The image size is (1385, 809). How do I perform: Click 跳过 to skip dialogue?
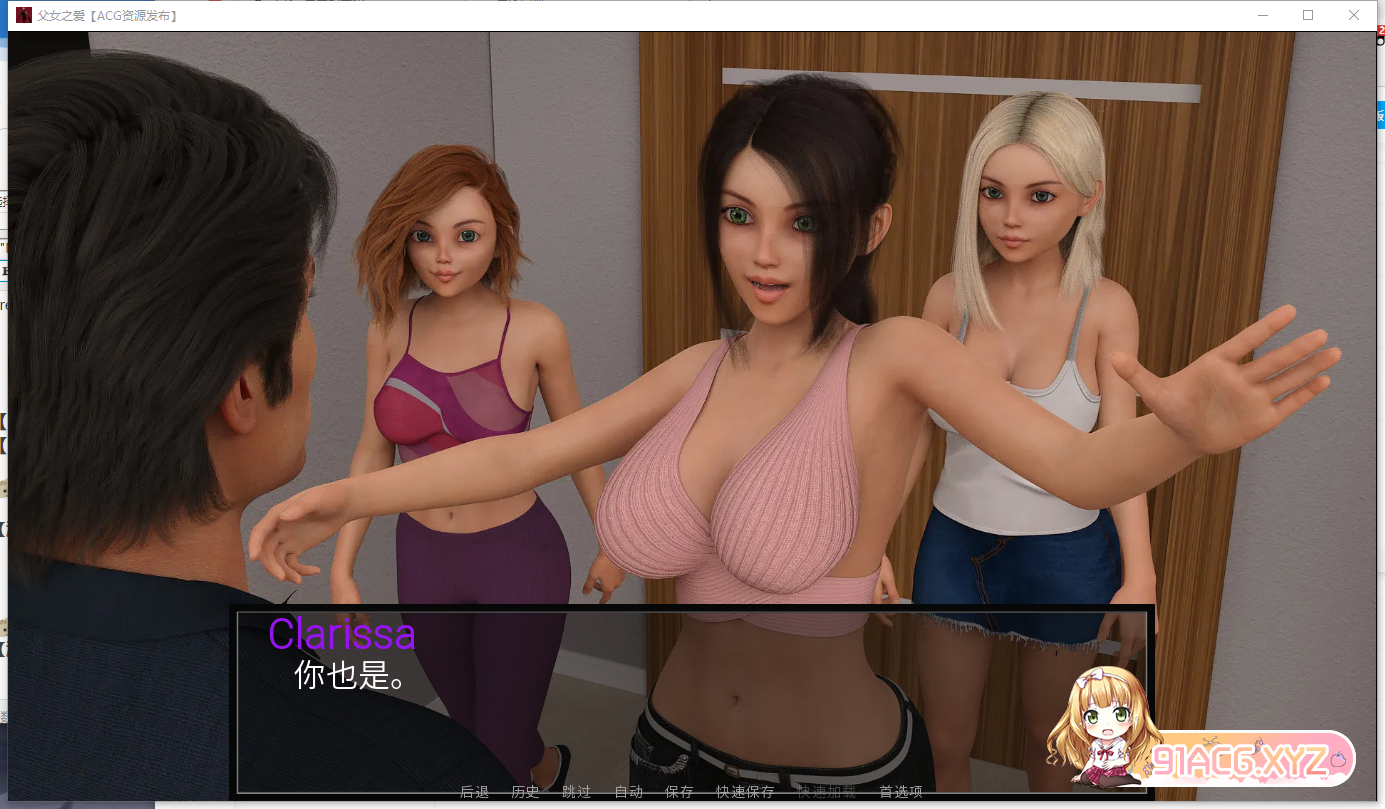(x=577, y=791)
